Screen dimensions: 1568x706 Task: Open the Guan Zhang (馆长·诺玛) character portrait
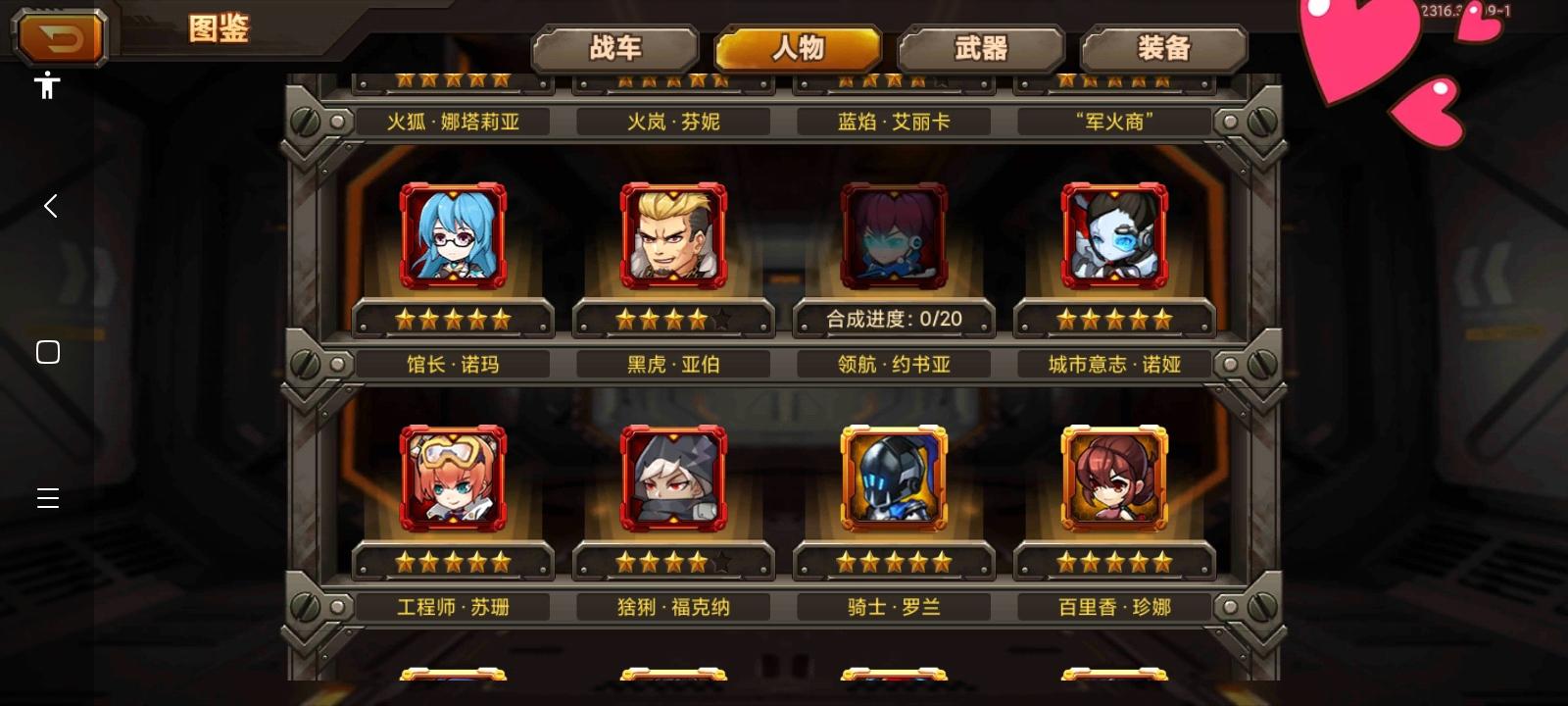click(x=453, y=235)
